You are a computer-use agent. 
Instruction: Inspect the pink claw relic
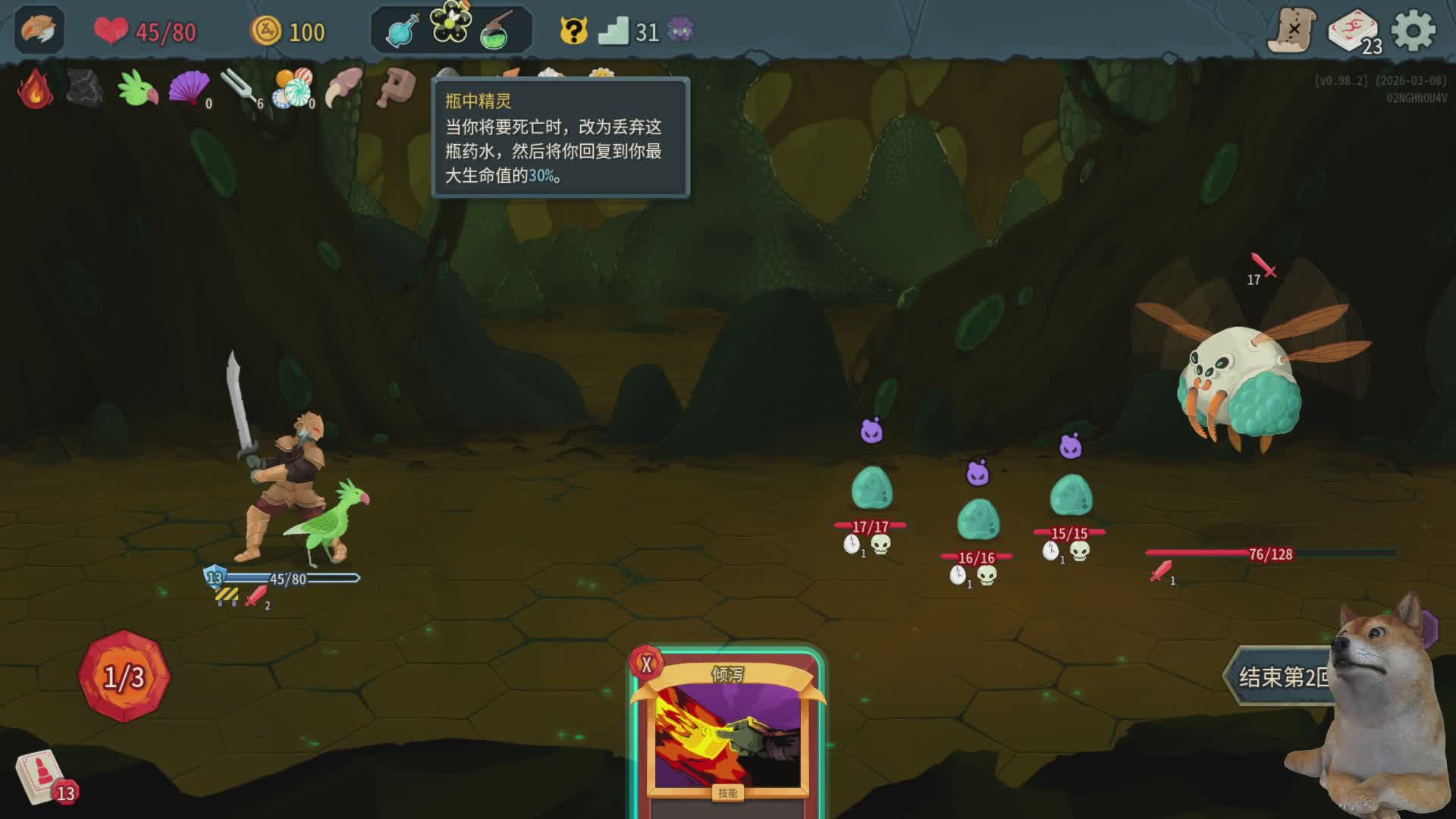click(344, 88)
